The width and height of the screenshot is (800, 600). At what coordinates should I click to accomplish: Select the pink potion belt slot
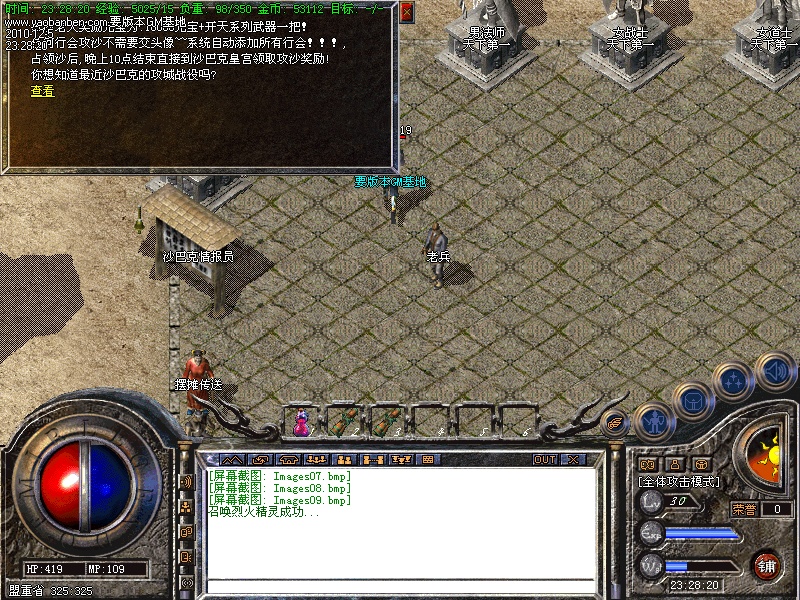click(x=301, y=423)
